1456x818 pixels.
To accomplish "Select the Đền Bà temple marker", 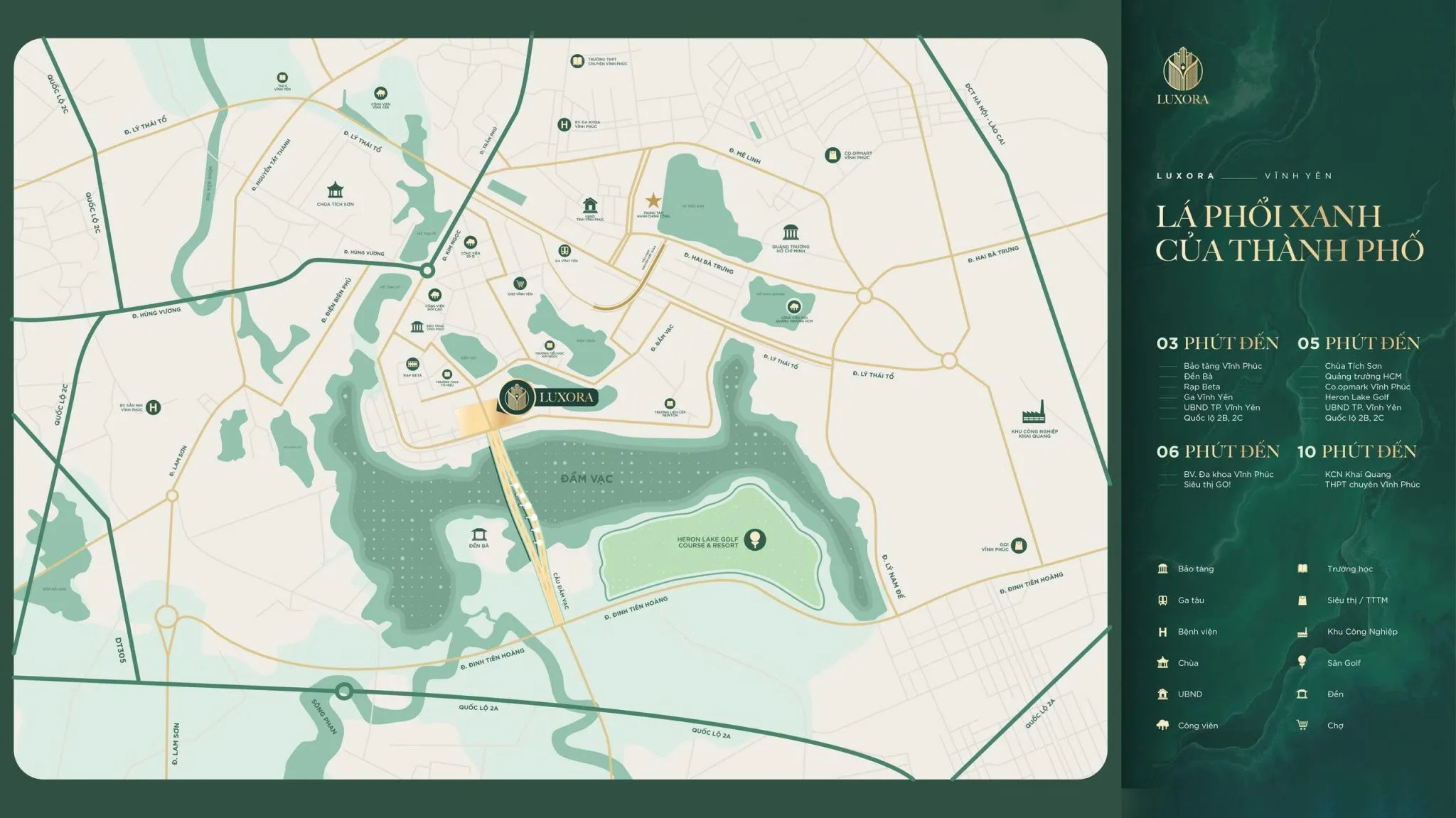I will pyautogui.click(x=479, y=534).
